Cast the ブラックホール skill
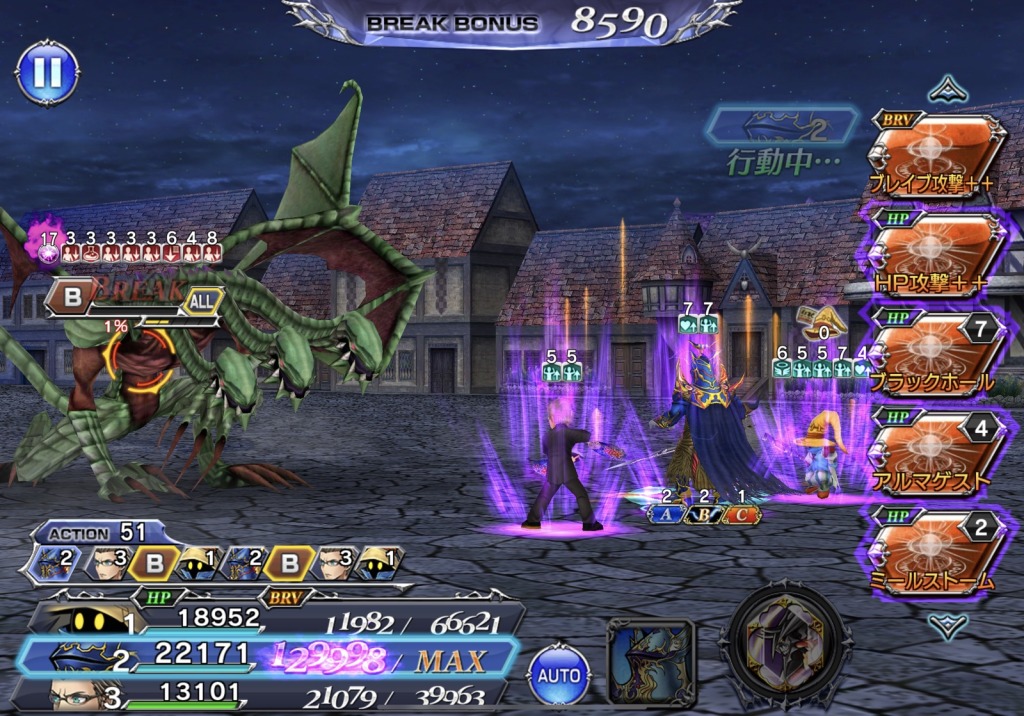The image size is (1024, 716). pos(935,353)
